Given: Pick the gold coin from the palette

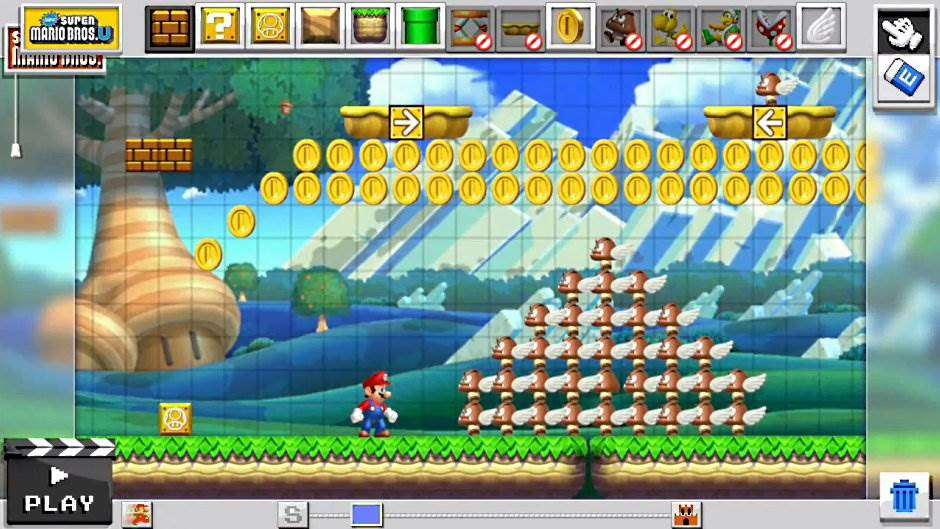Looking at the screenshot, I should 571,27.
